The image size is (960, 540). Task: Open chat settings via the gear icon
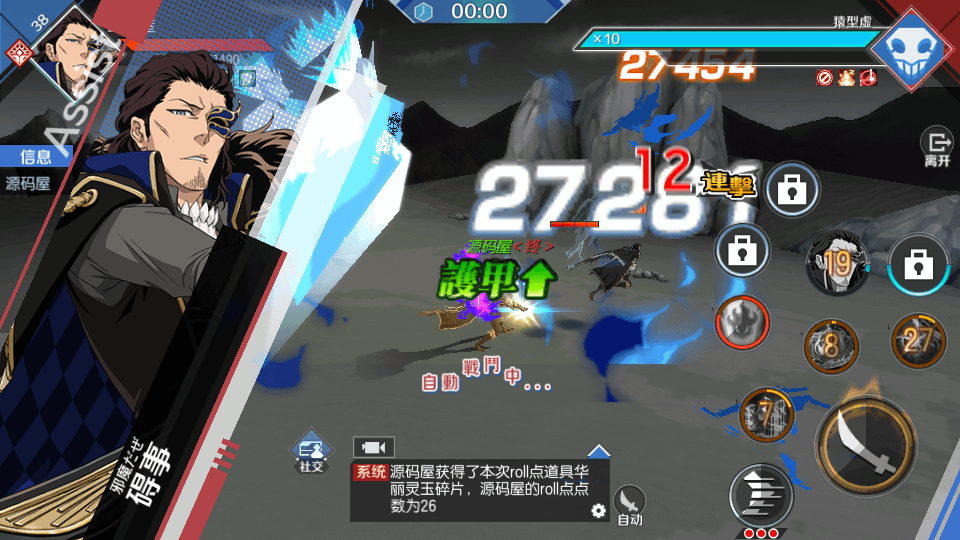pos(598,510)
